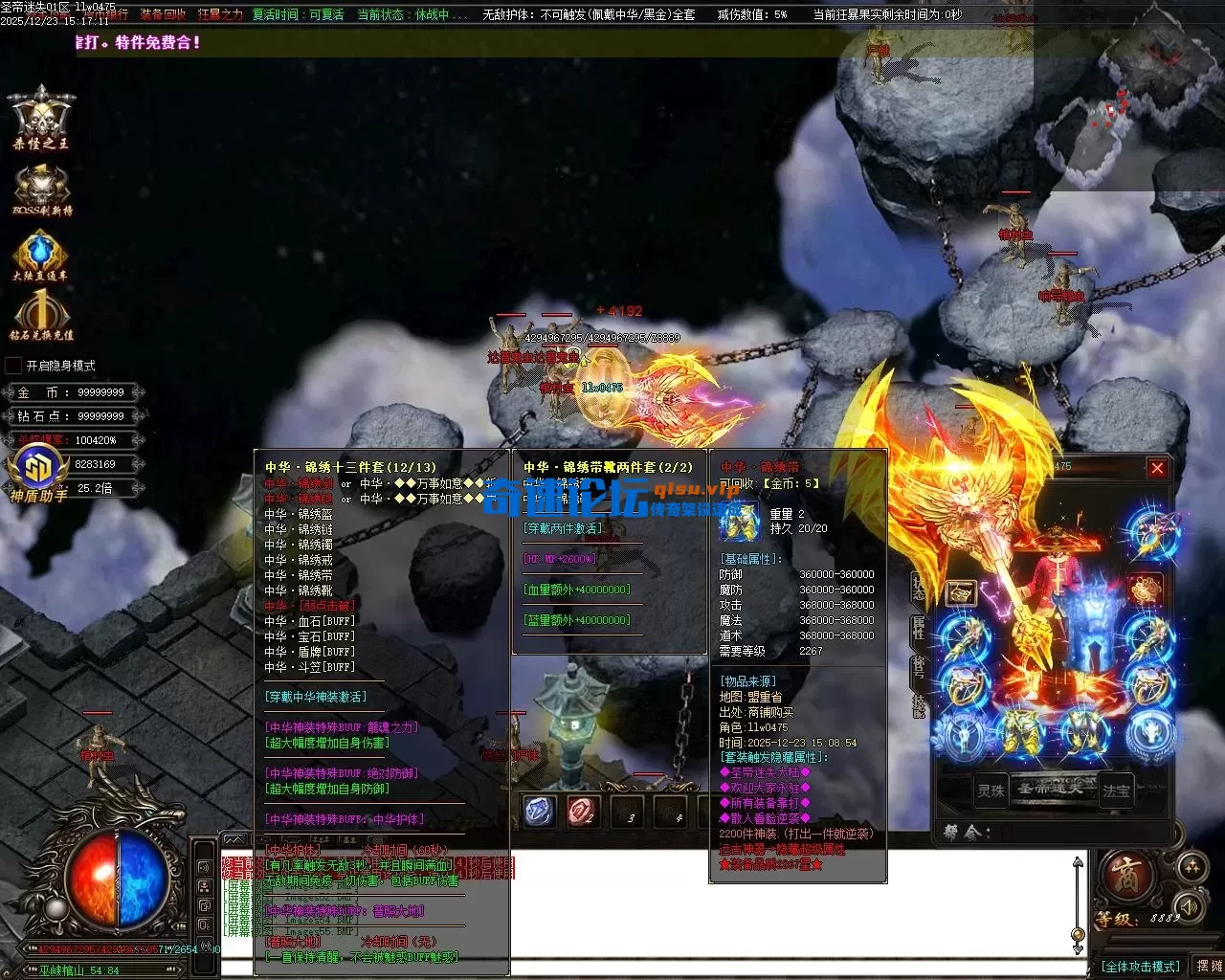Open the 神盾助手 assistant button
Screen dimensions: 1225x980
(x=38, y=476)
